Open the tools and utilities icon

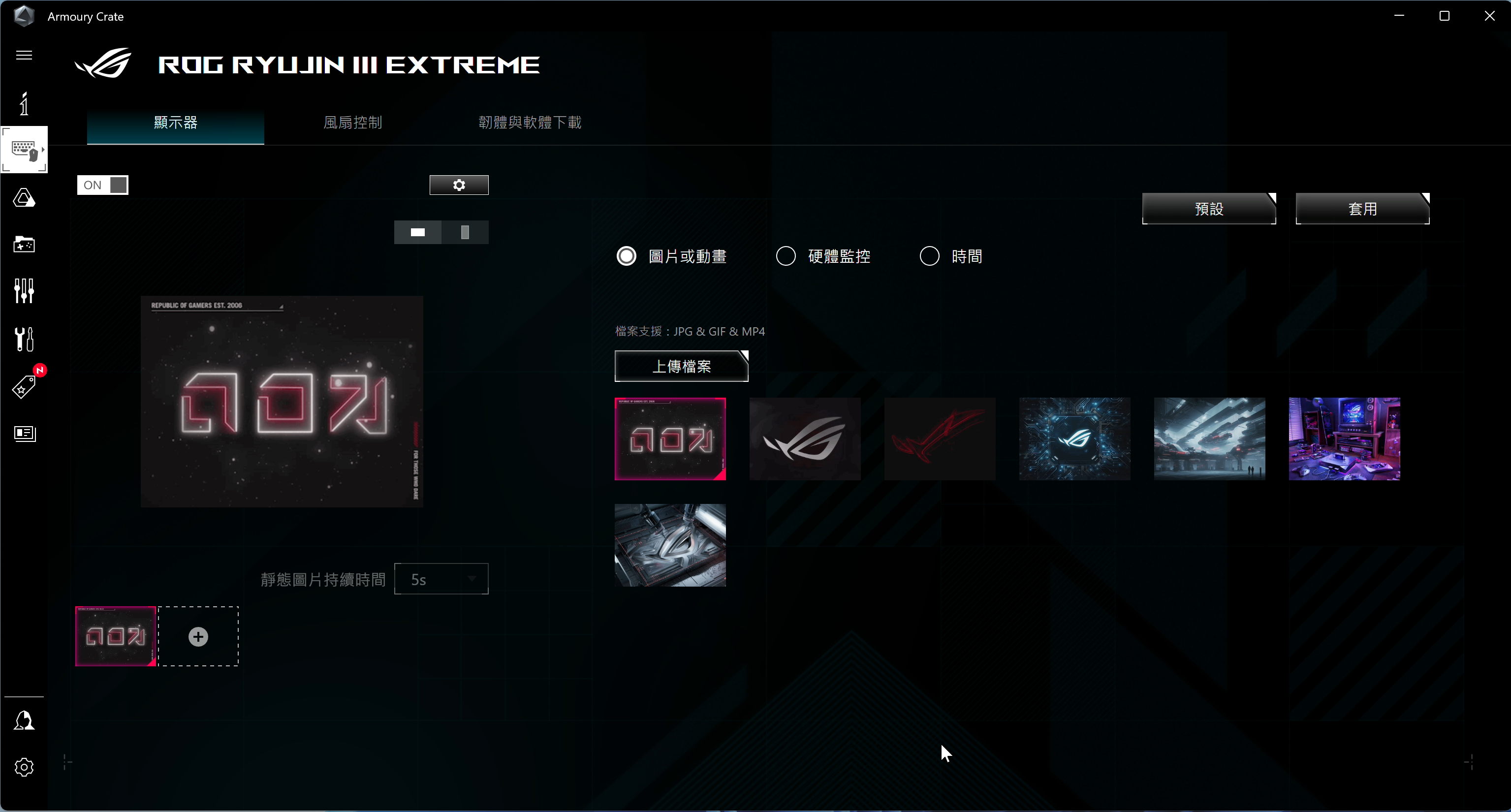(24, 339)
